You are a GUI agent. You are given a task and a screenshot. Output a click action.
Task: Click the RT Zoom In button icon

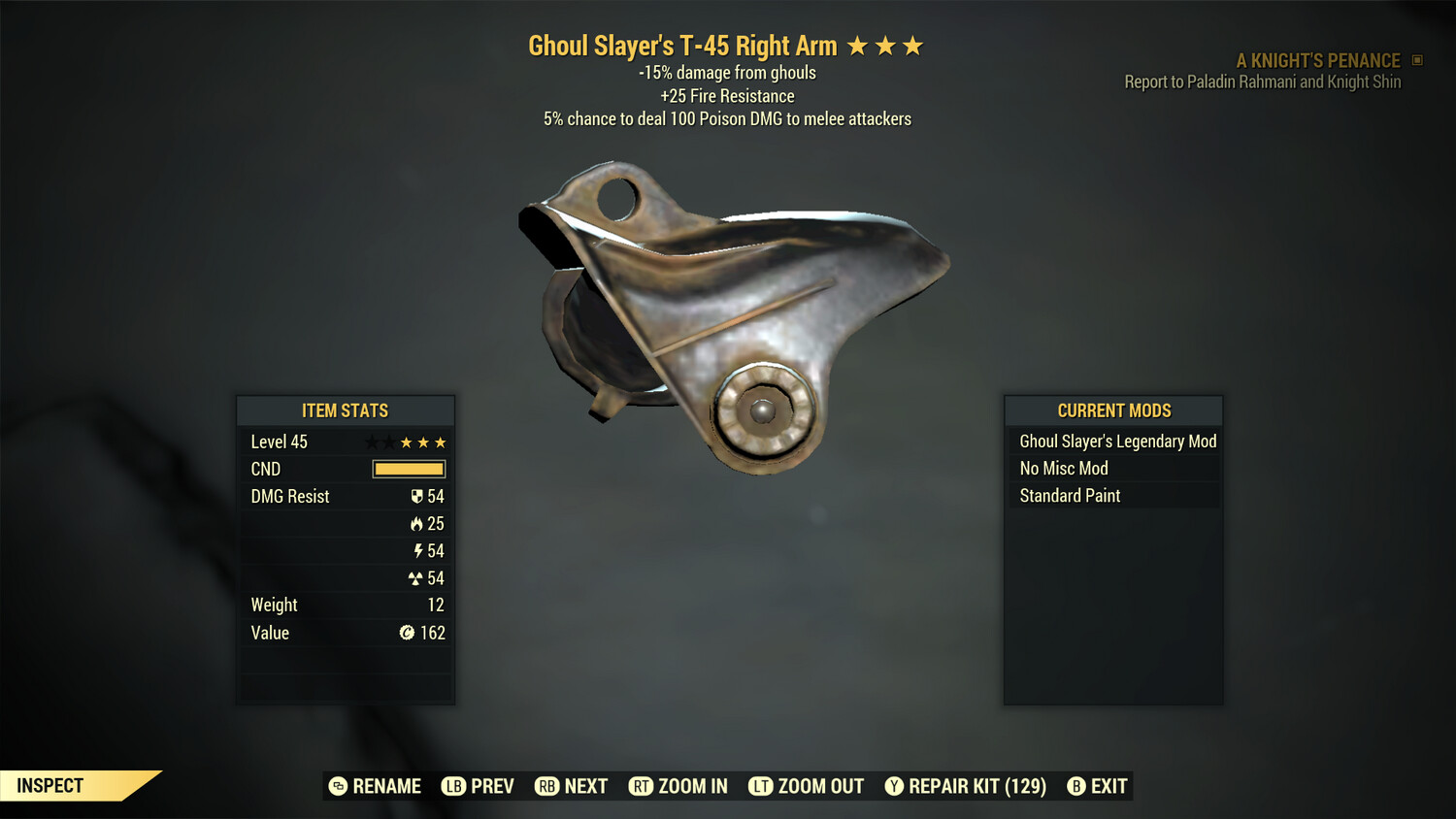[x=642, y=786]
